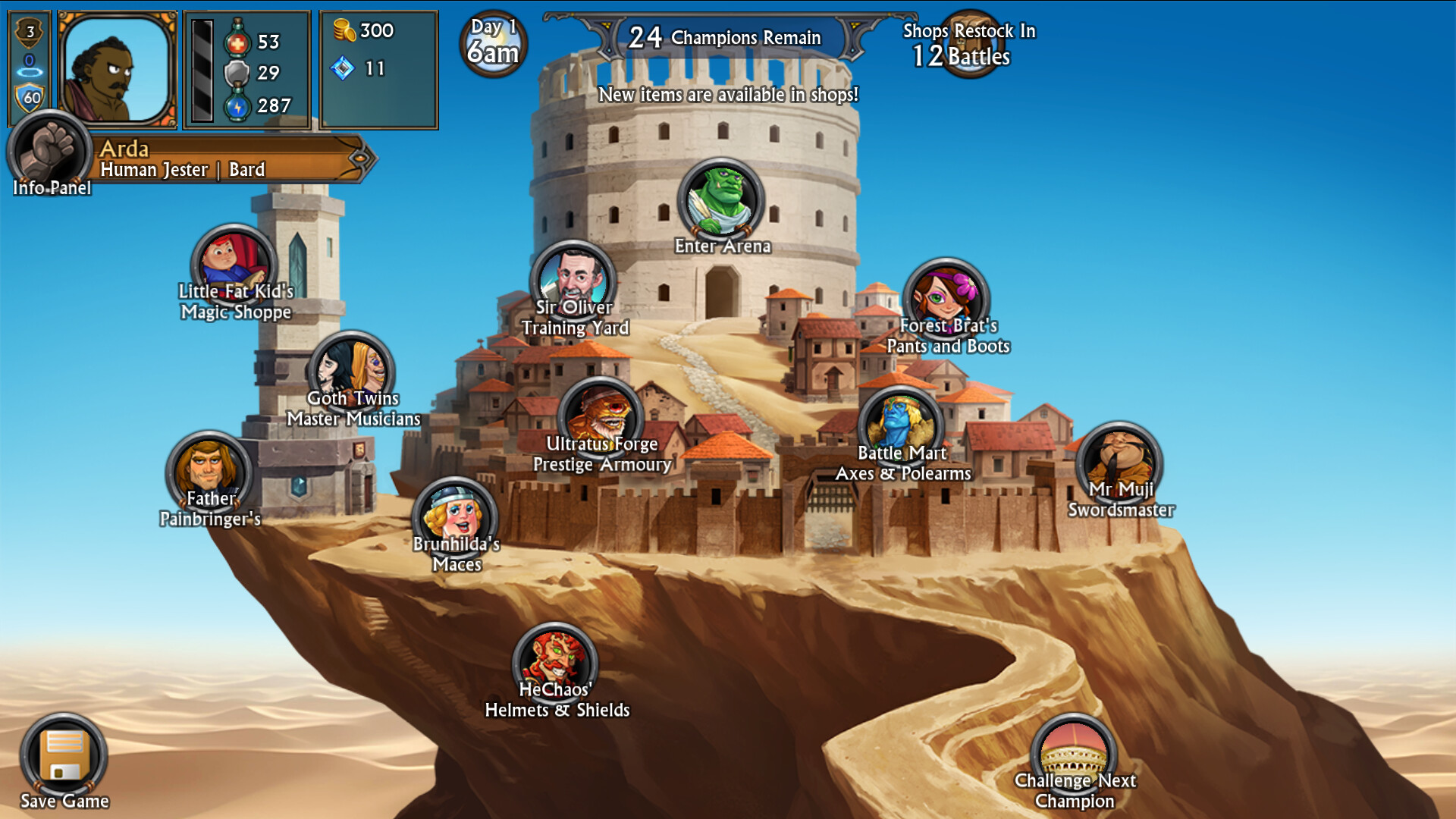Open Little Fat Kid's Magic Shoppe
Image resolution: width=1456 pixels, height=819 pixels.
[234, 265]
